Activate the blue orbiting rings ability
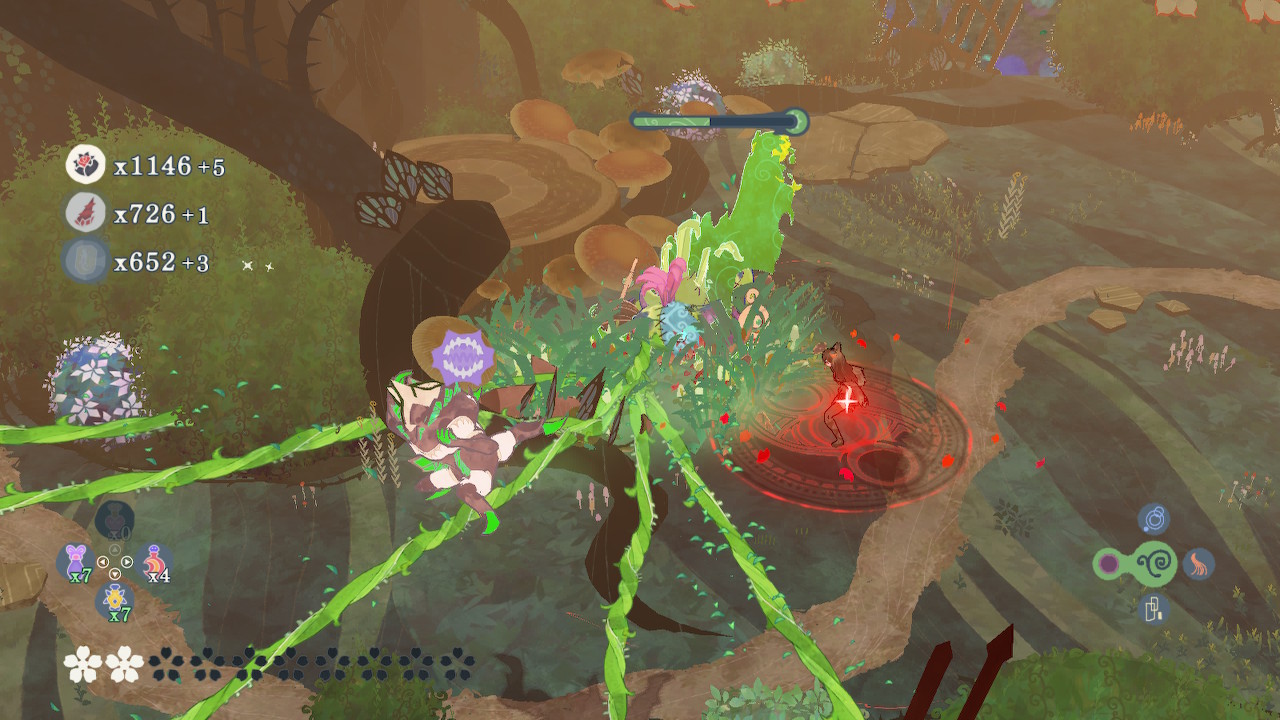The height and width of the screenshot is (720, 1280). [1154, 519]
